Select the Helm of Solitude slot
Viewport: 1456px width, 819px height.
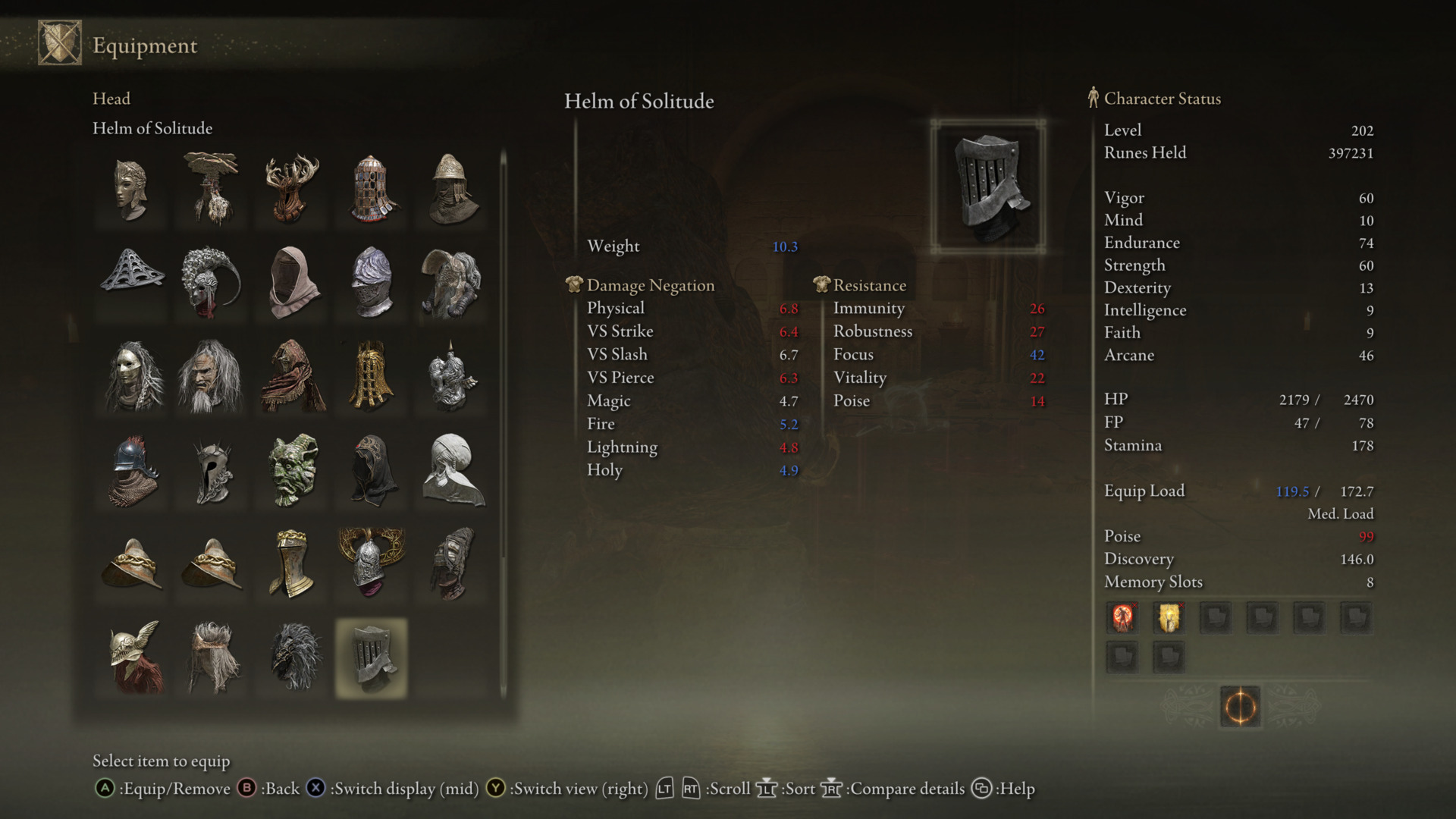pyautogui.click(x=371, y=657)
